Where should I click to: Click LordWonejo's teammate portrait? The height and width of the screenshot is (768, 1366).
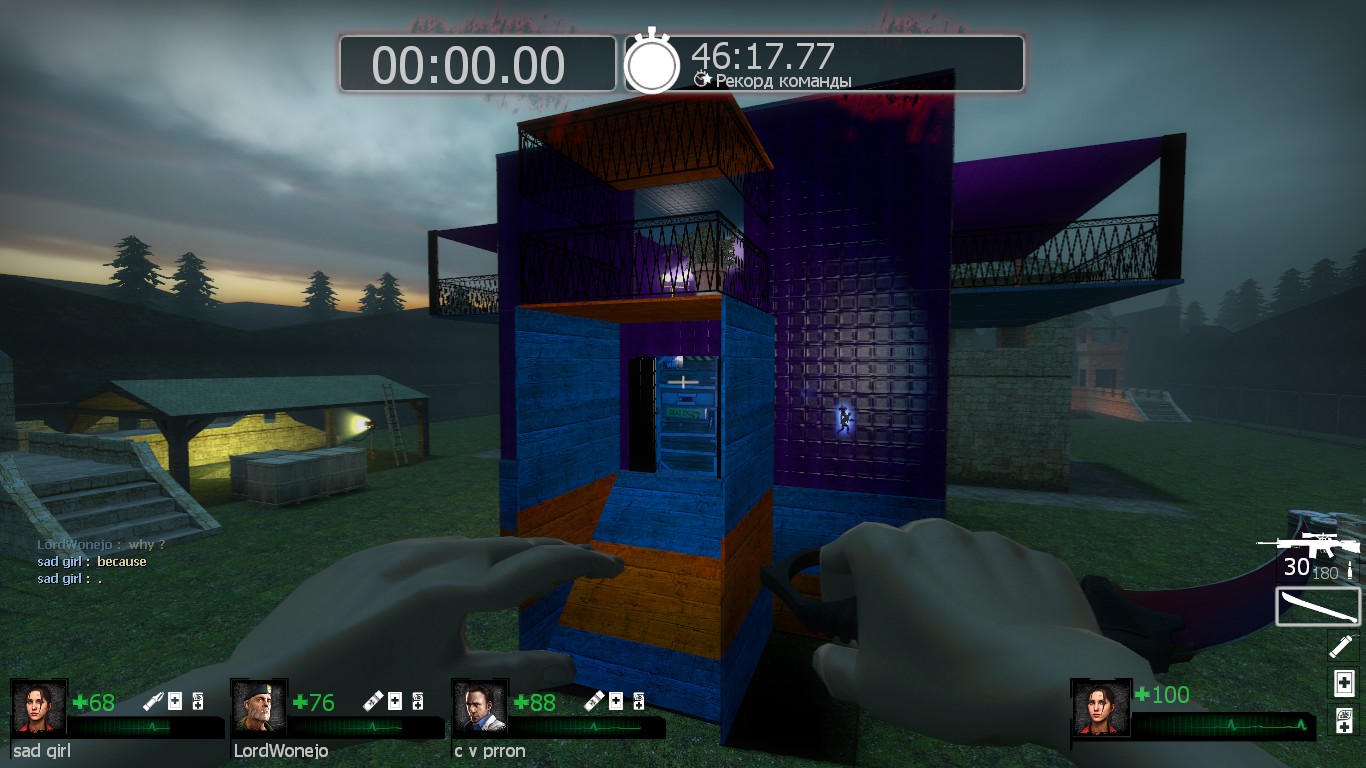click(259, 708)
